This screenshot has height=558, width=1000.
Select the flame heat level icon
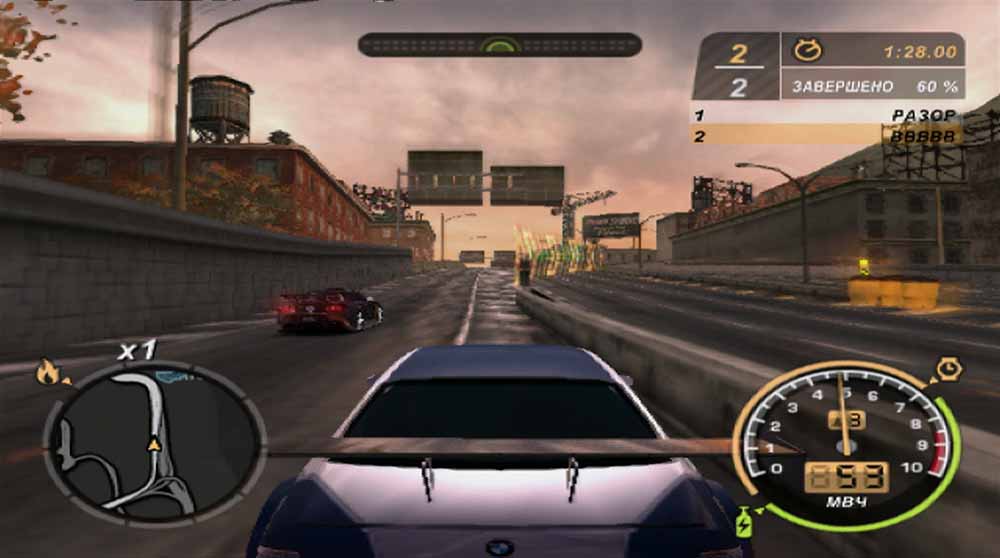click(x=48, y=372)
